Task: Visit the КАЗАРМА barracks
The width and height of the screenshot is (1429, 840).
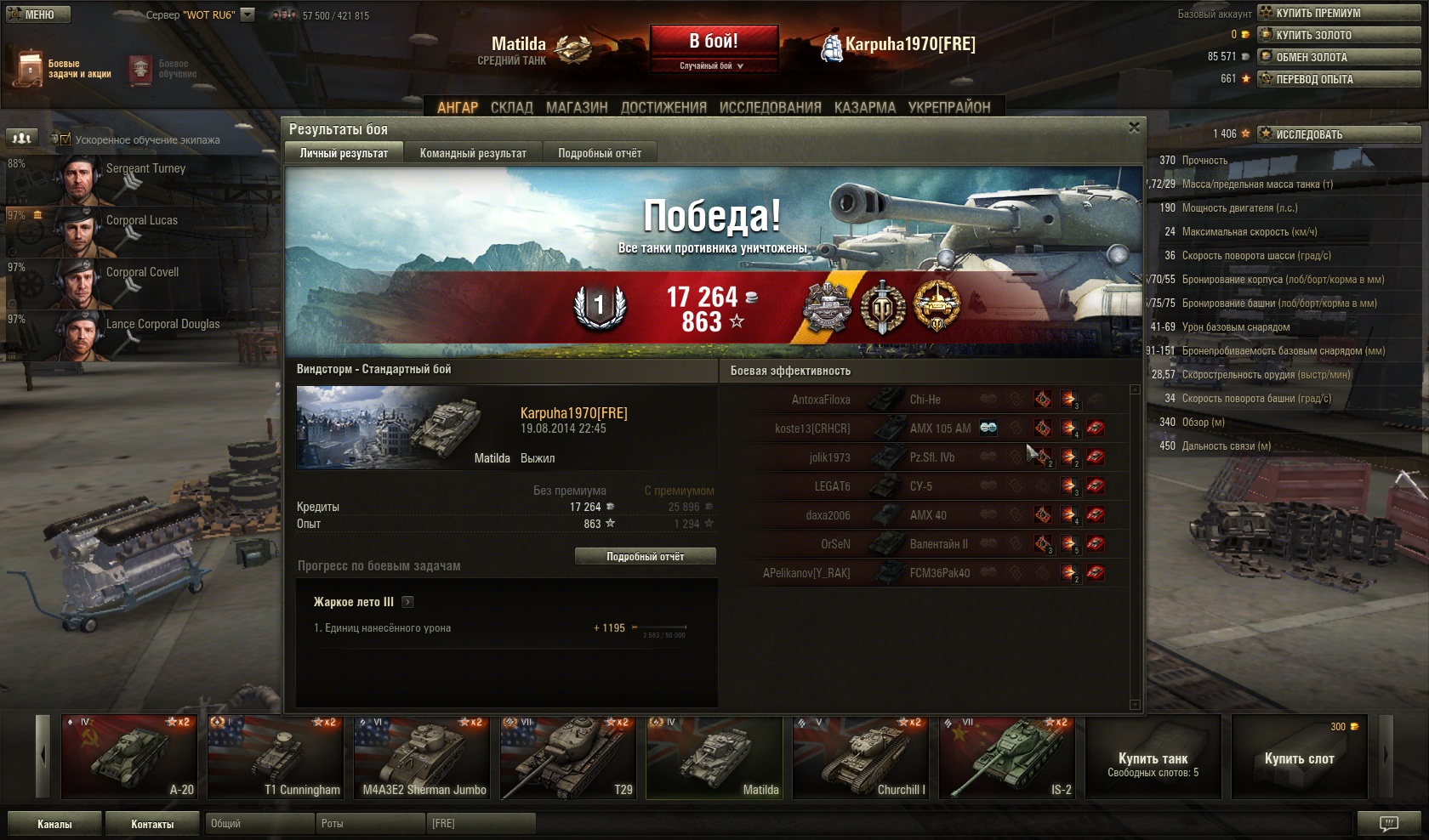Action: coord(864,107)
